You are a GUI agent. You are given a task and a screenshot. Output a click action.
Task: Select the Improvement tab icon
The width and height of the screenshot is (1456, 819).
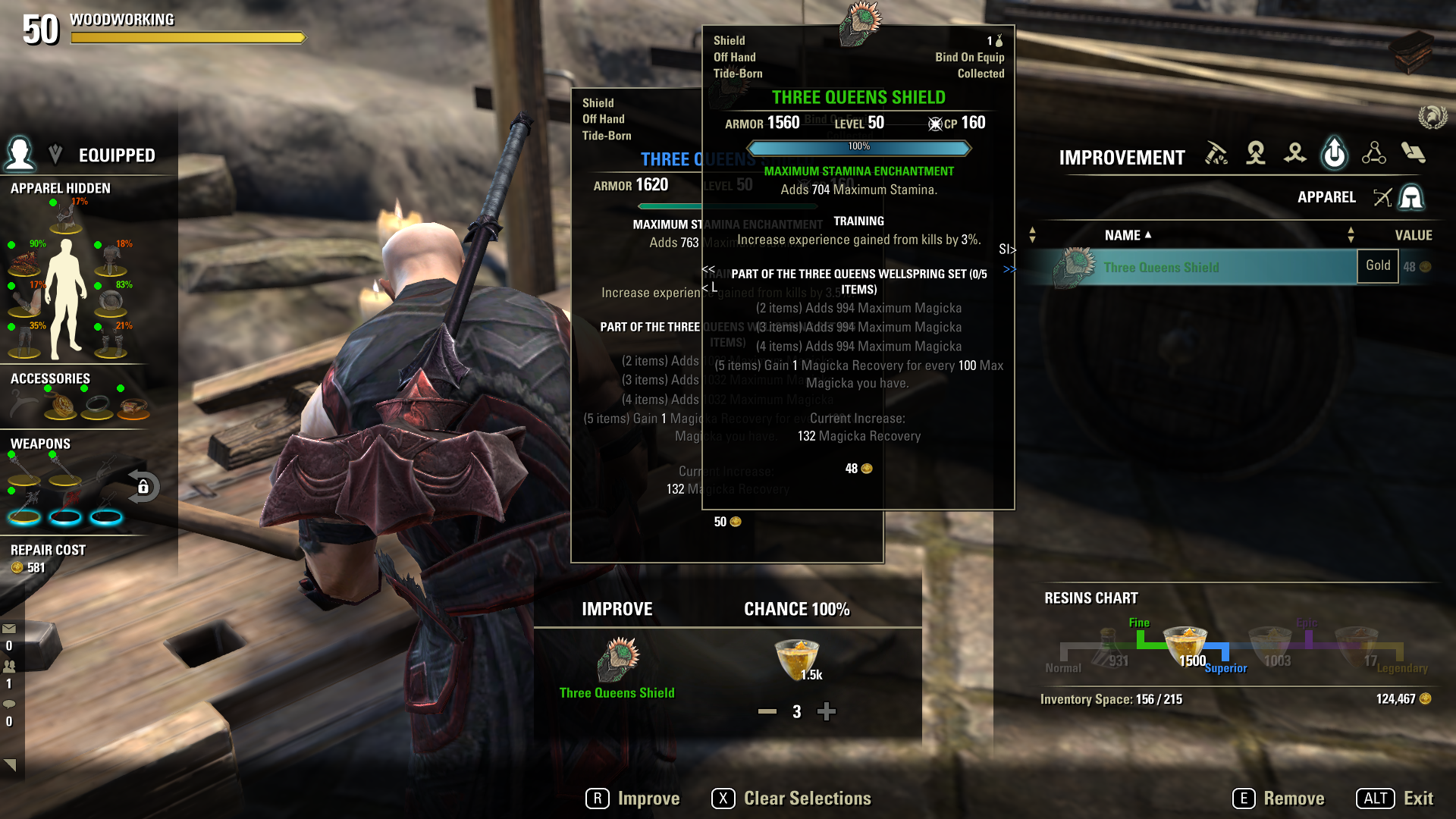pos(1335,154)
